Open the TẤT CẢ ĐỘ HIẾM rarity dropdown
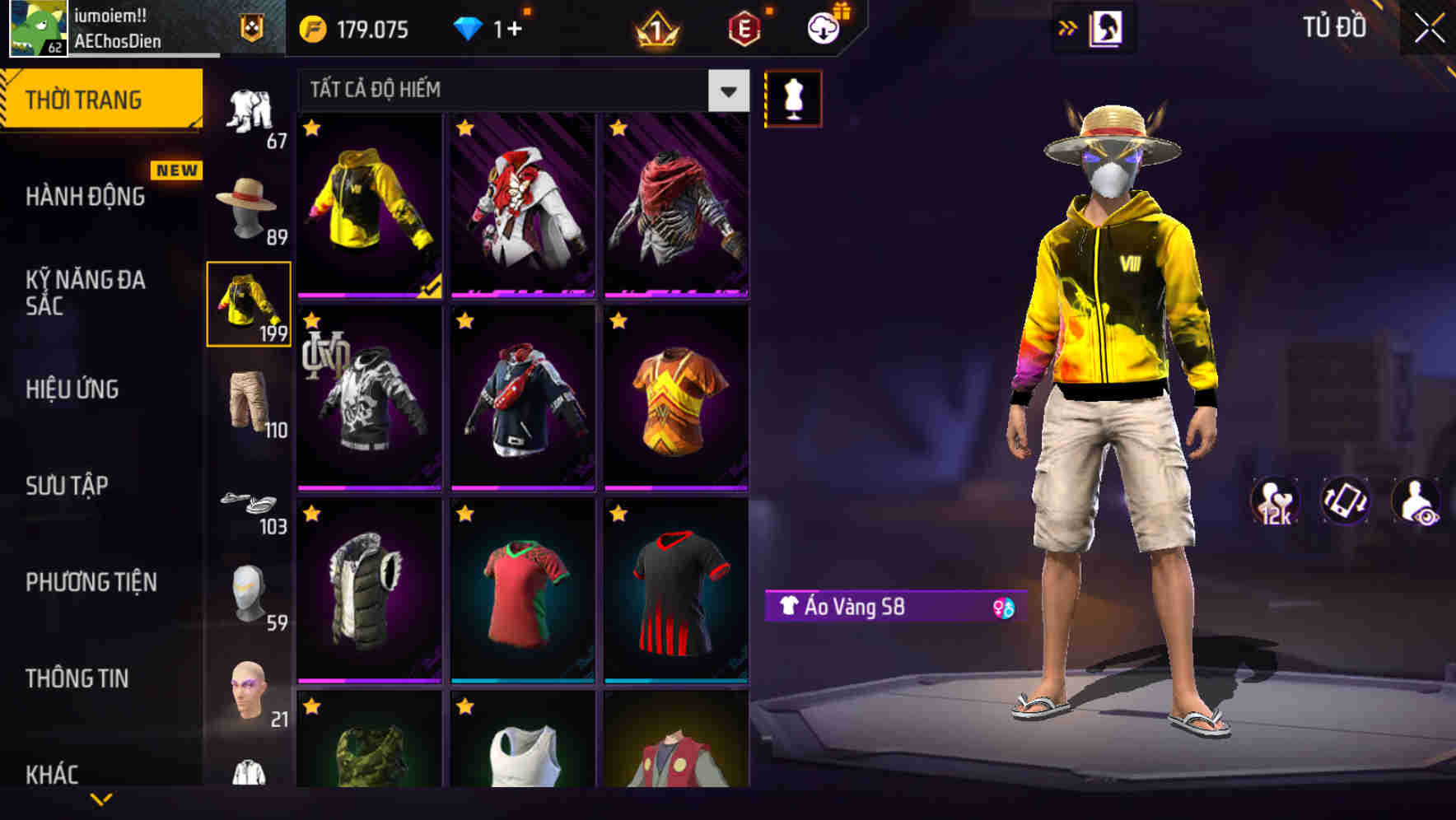The height and width of the screenshot is (820, 1456). pyautogui.click(x=511, y=90)
